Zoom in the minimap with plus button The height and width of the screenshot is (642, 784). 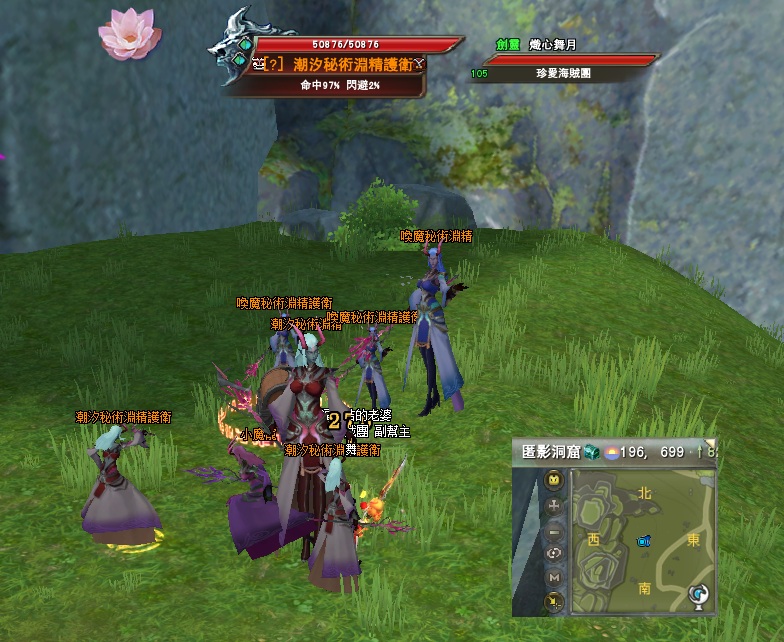pyautogui.click(x=553, y=505)
